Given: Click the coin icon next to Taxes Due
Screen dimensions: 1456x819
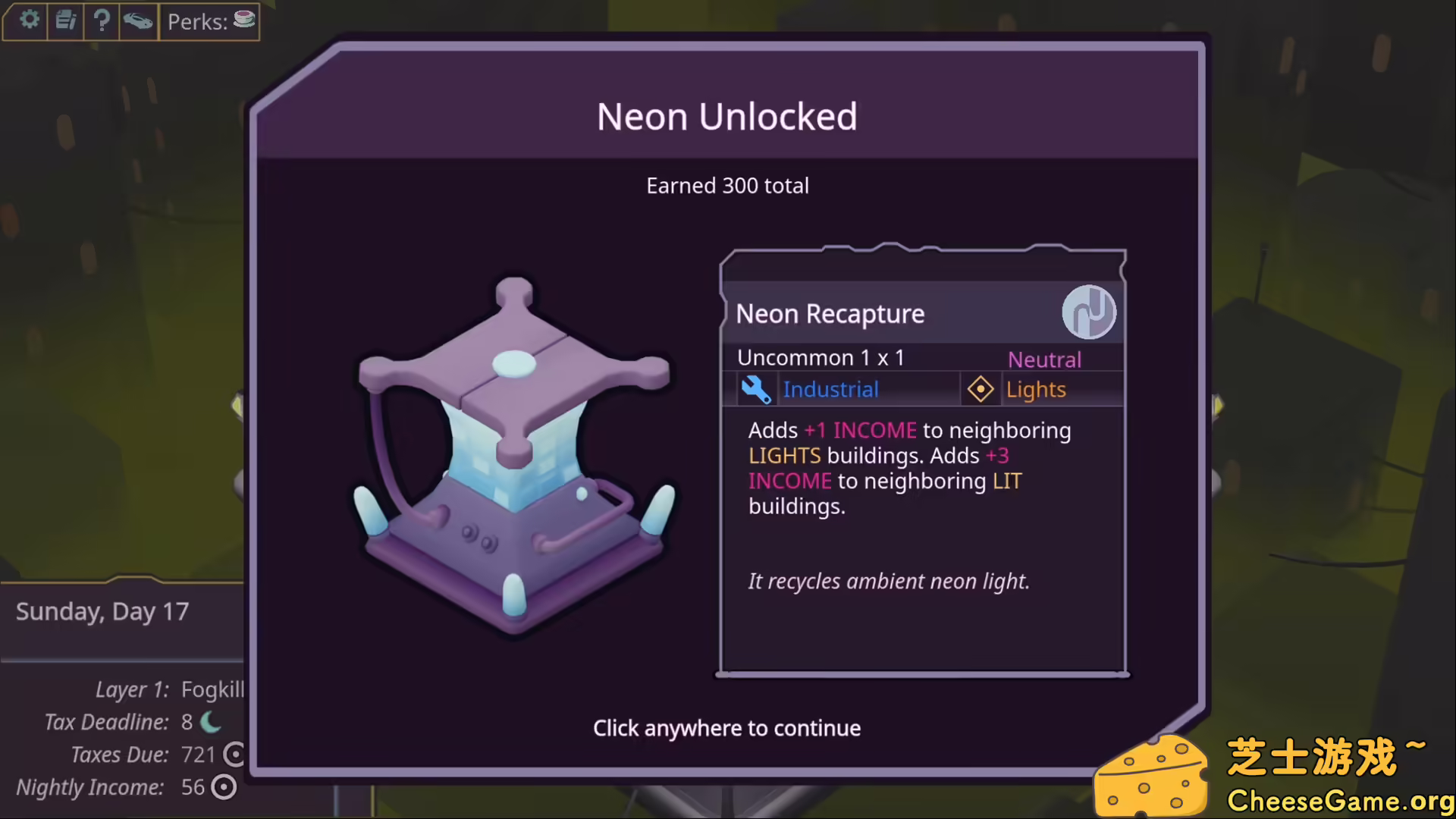Looking at the screenshot, I should (x=234, y=755).
